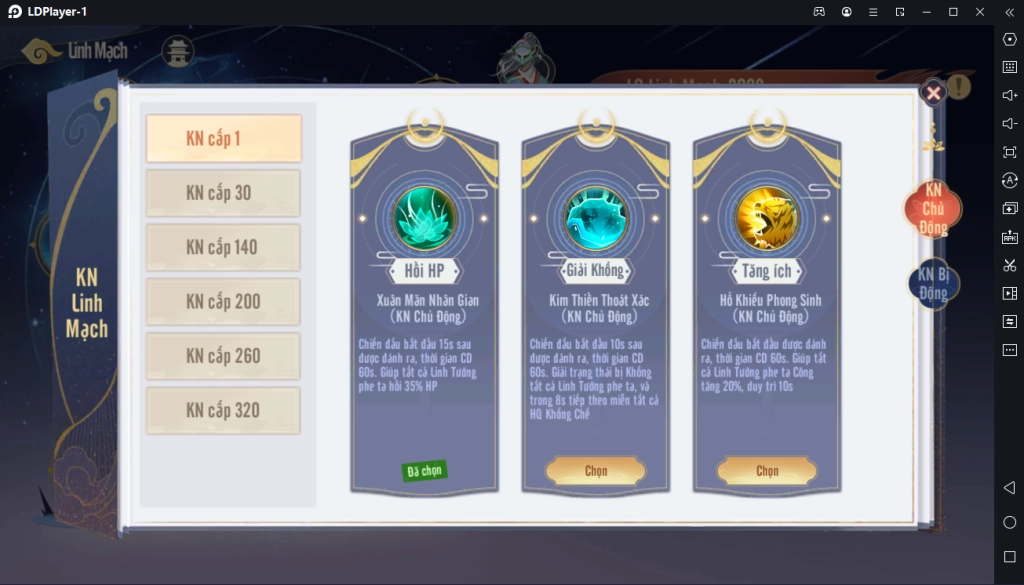1024x585 pixels.
Task: Open the KN cấp 140 tab
Action: (x=223, y=247)
